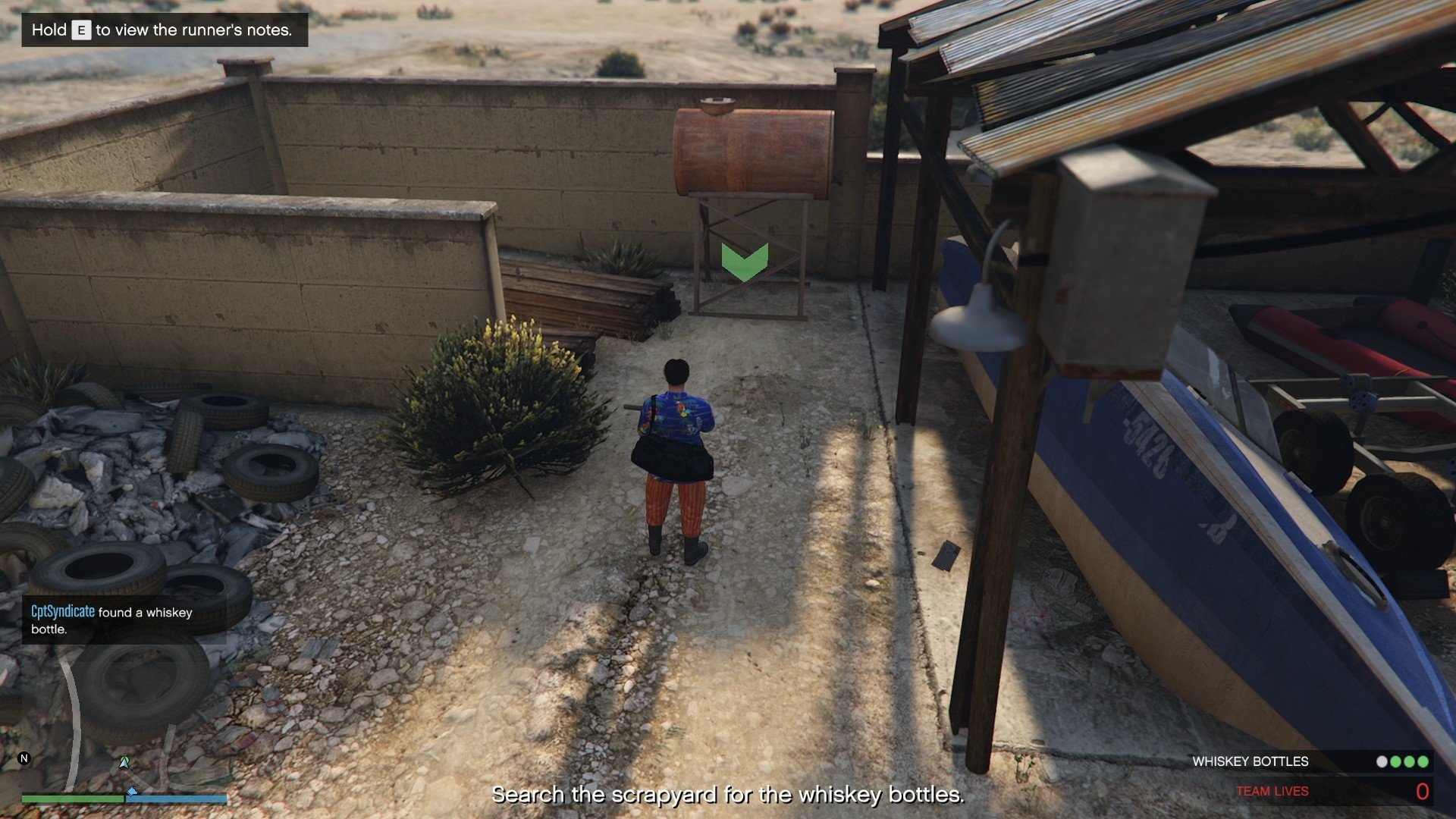Click the last whiskey bottle collection dot
1456x819 pixels.
point(1423,761)
